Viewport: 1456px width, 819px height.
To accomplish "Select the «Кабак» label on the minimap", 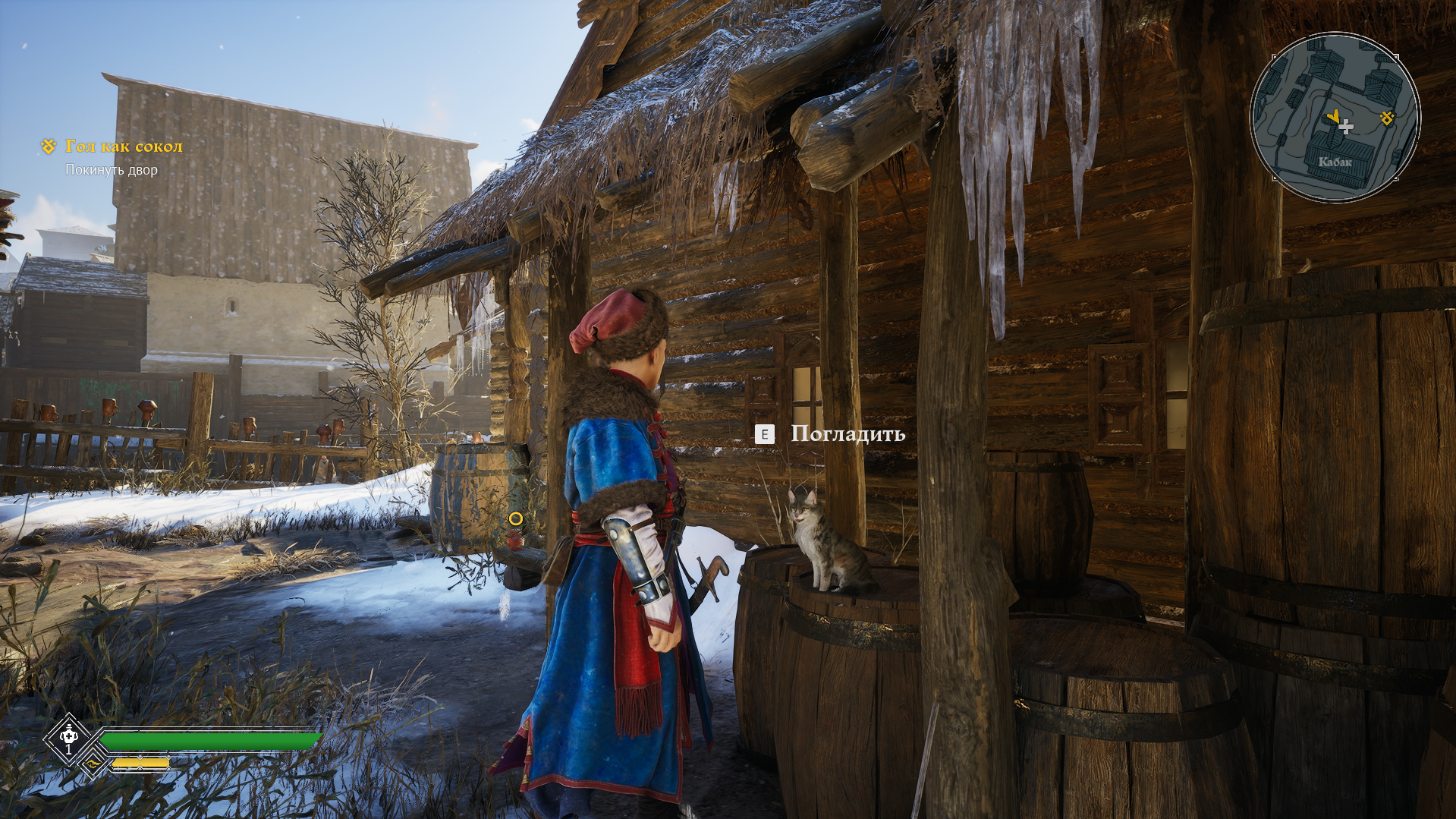I will pos(1335,162).
